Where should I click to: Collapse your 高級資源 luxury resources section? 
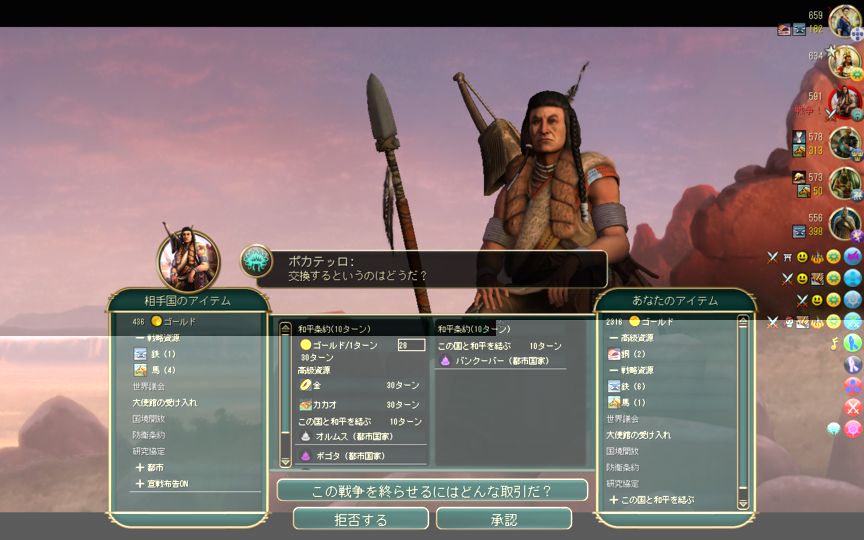635,338
